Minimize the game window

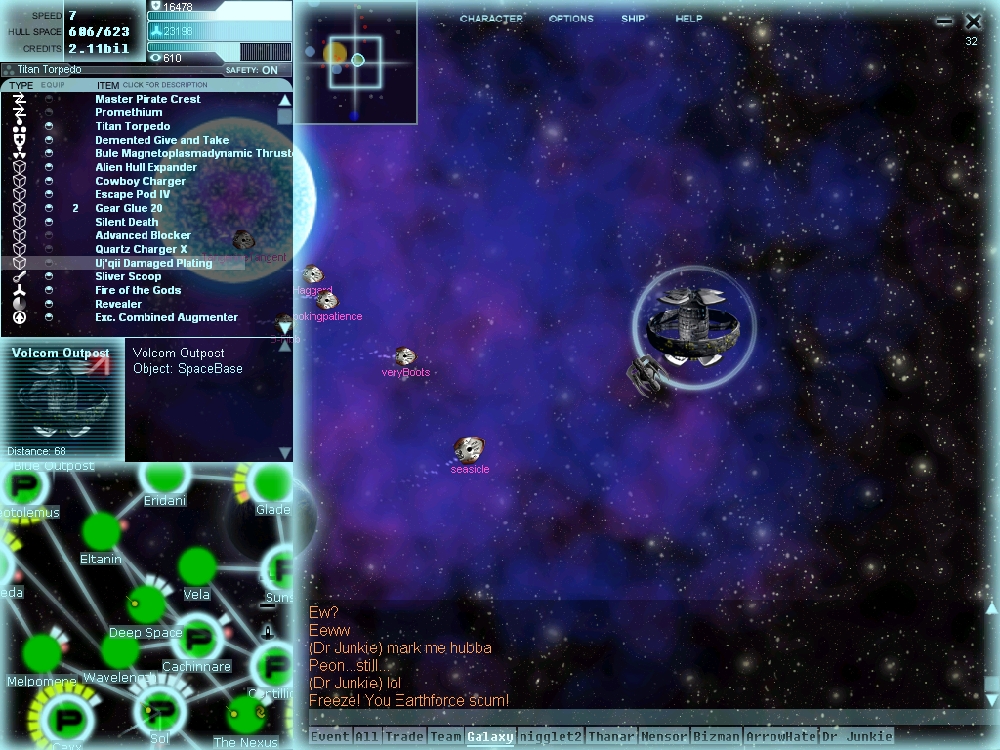[944, 21]
